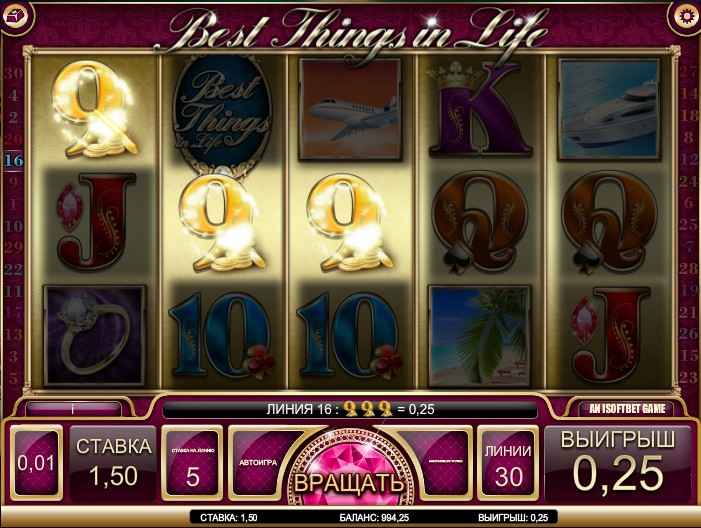Open the paytable info tab
Image resolution: width=701 pixels, height=528 pixels.
tap(73, 408)
